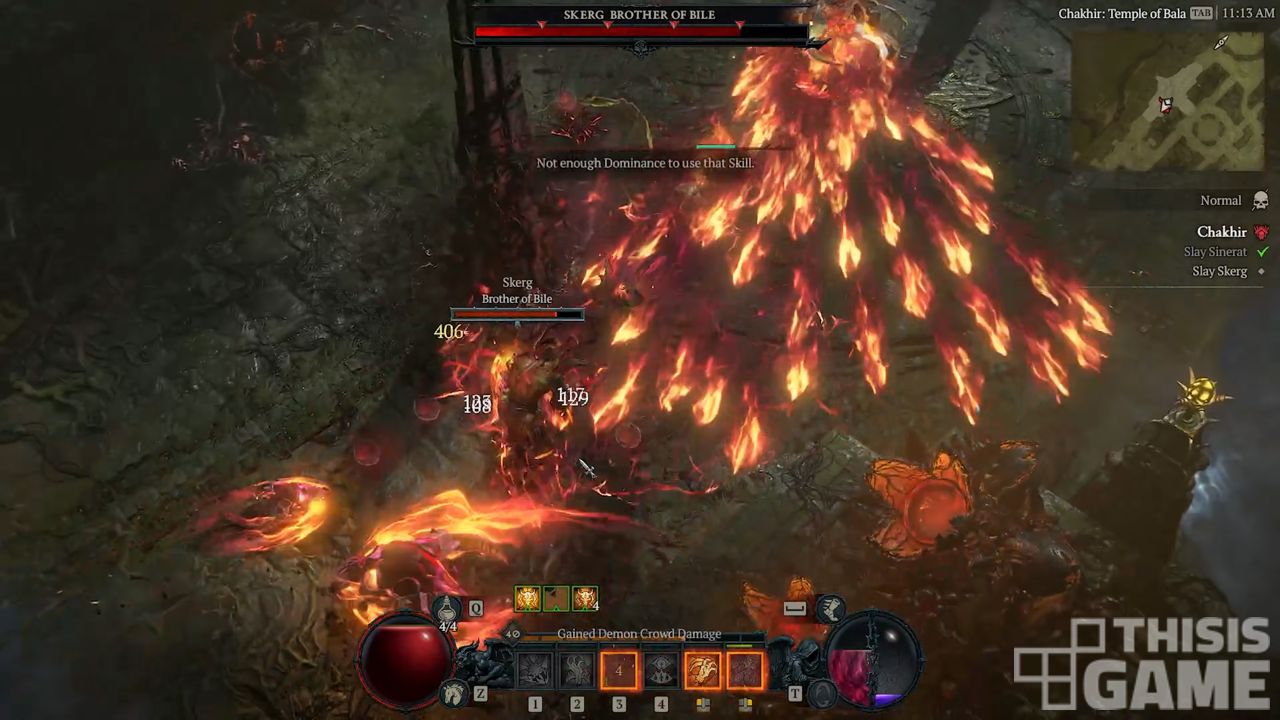Inspect the first demon buff icon
This screenshot has width=1280, height=720.
coord(528,599)
